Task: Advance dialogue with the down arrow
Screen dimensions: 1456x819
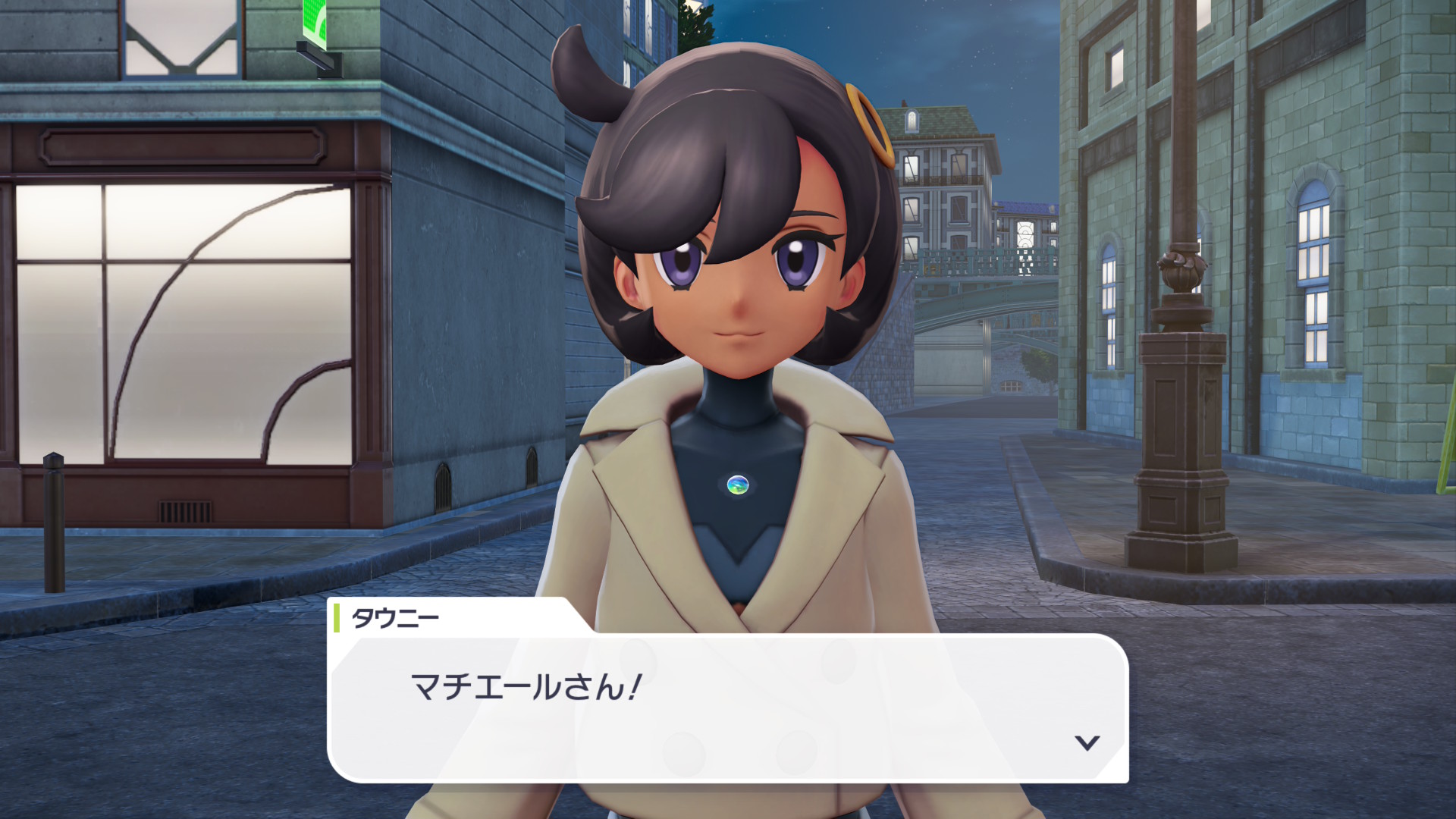Action: click(x=1087, y=742)
